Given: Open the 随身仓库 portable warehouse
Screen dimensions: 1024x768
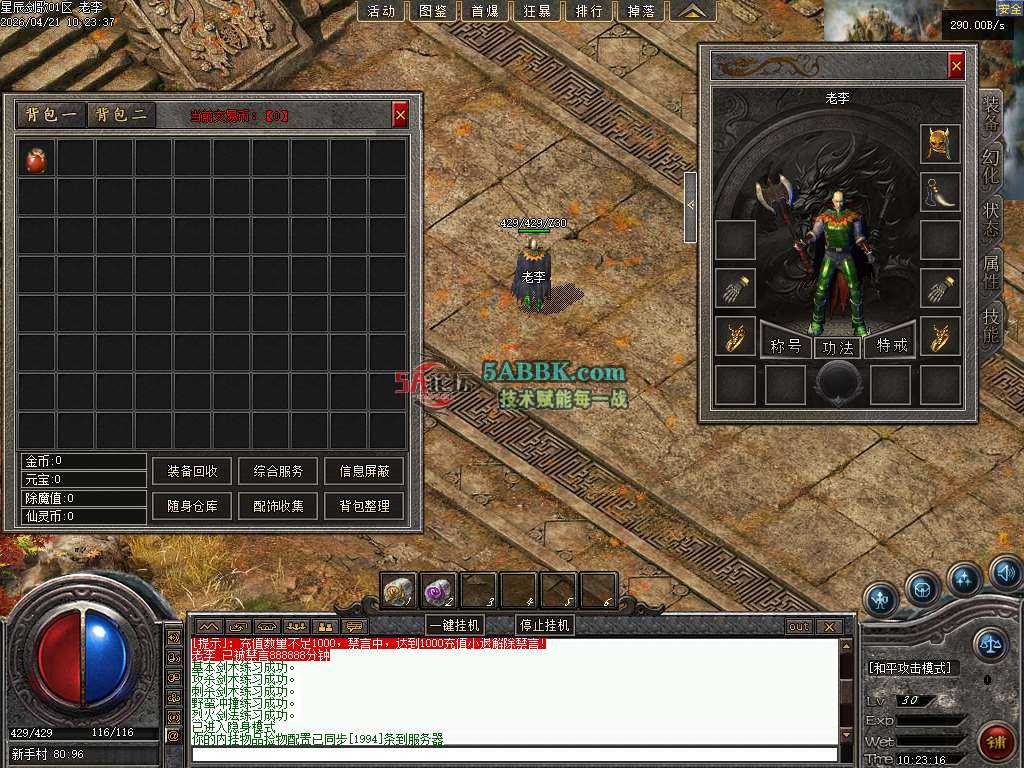Looking at the screenshot, I should coord(192,506).
